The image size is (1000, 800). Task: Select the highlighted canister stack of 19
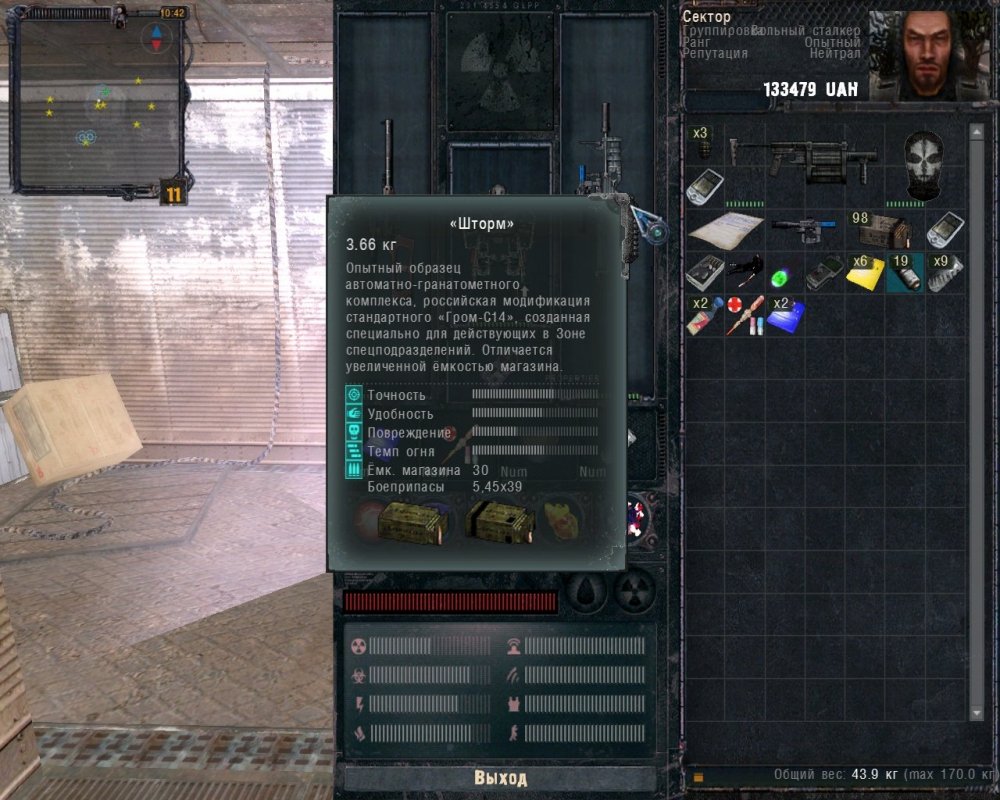[905, 272]
